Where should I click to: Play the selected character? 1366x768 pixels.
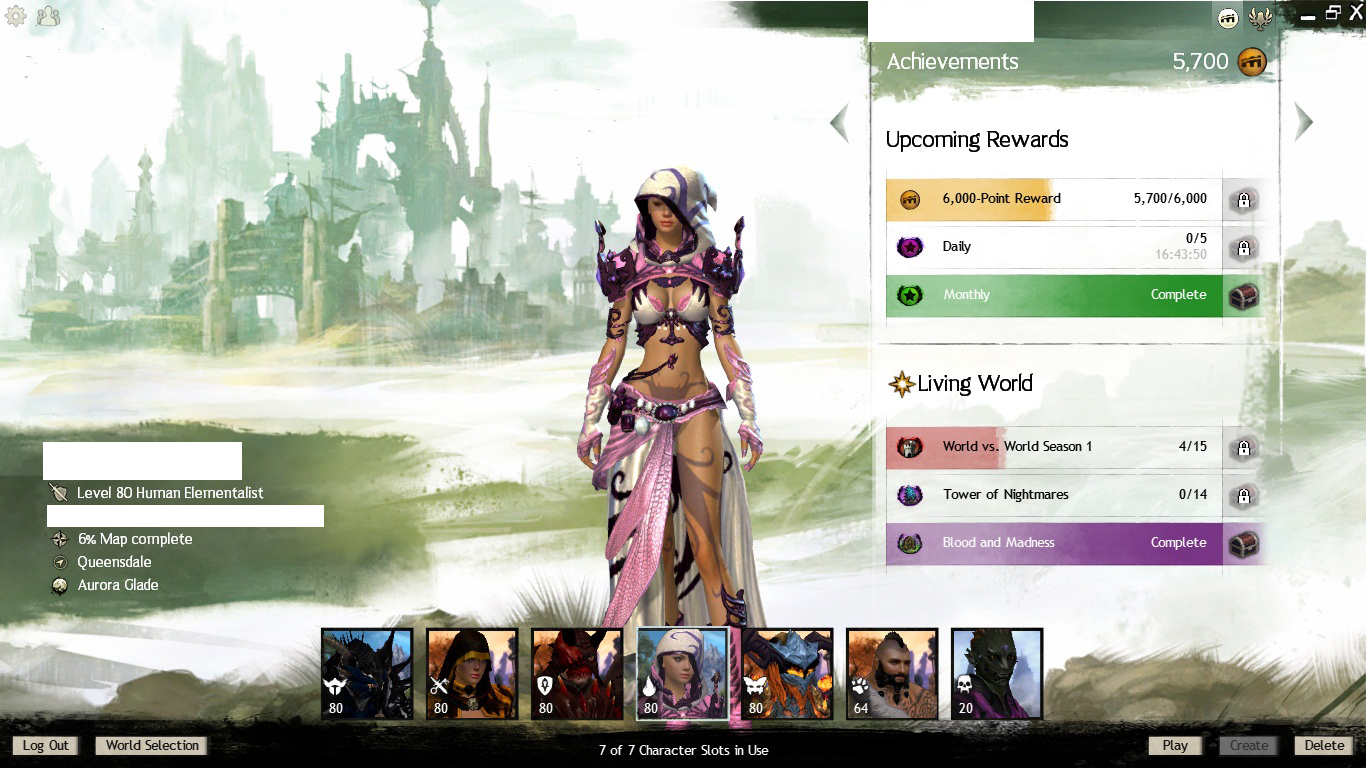[x=1175, y=745]
